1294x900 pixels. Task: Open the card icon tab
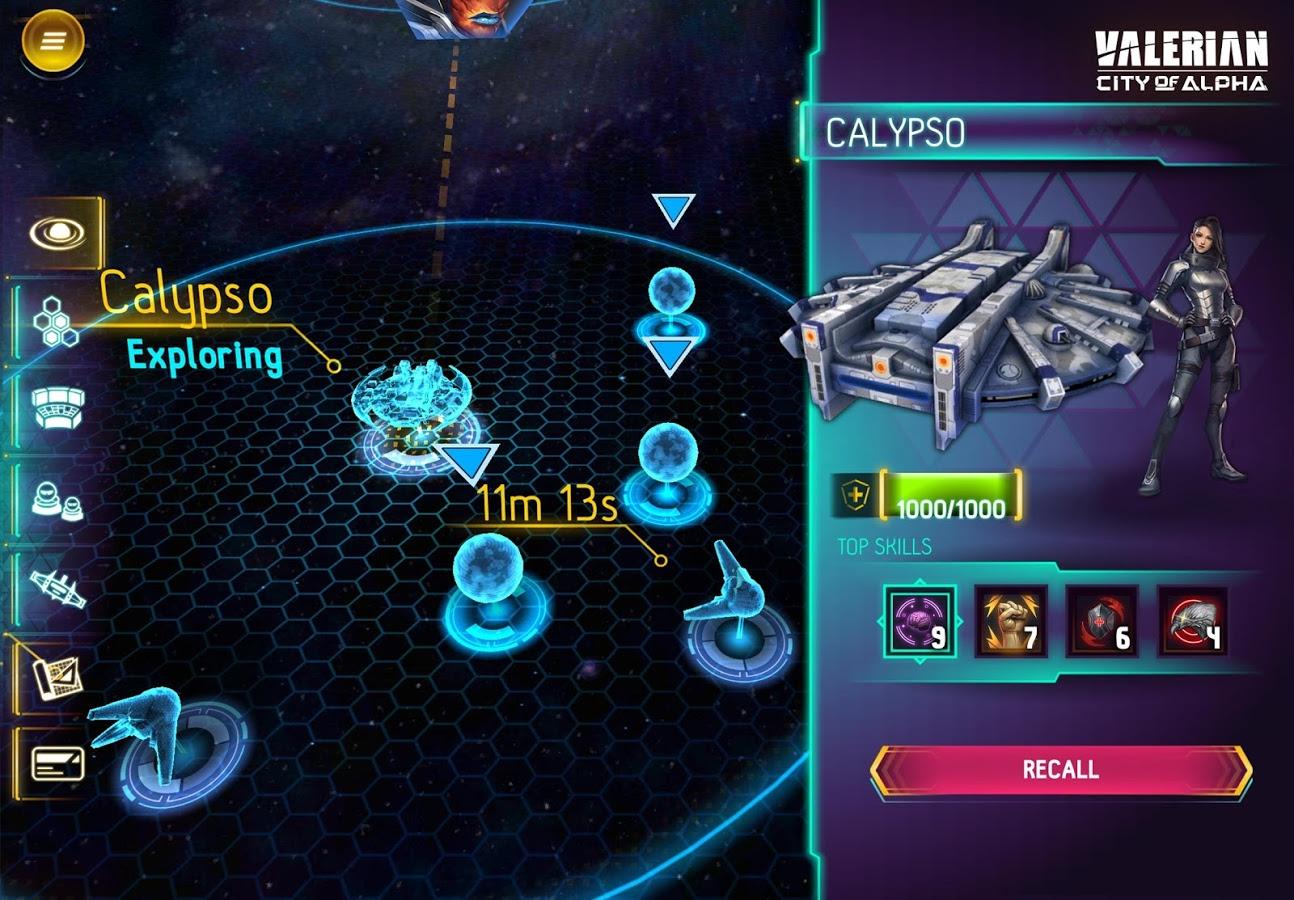(x=57, y=764)
